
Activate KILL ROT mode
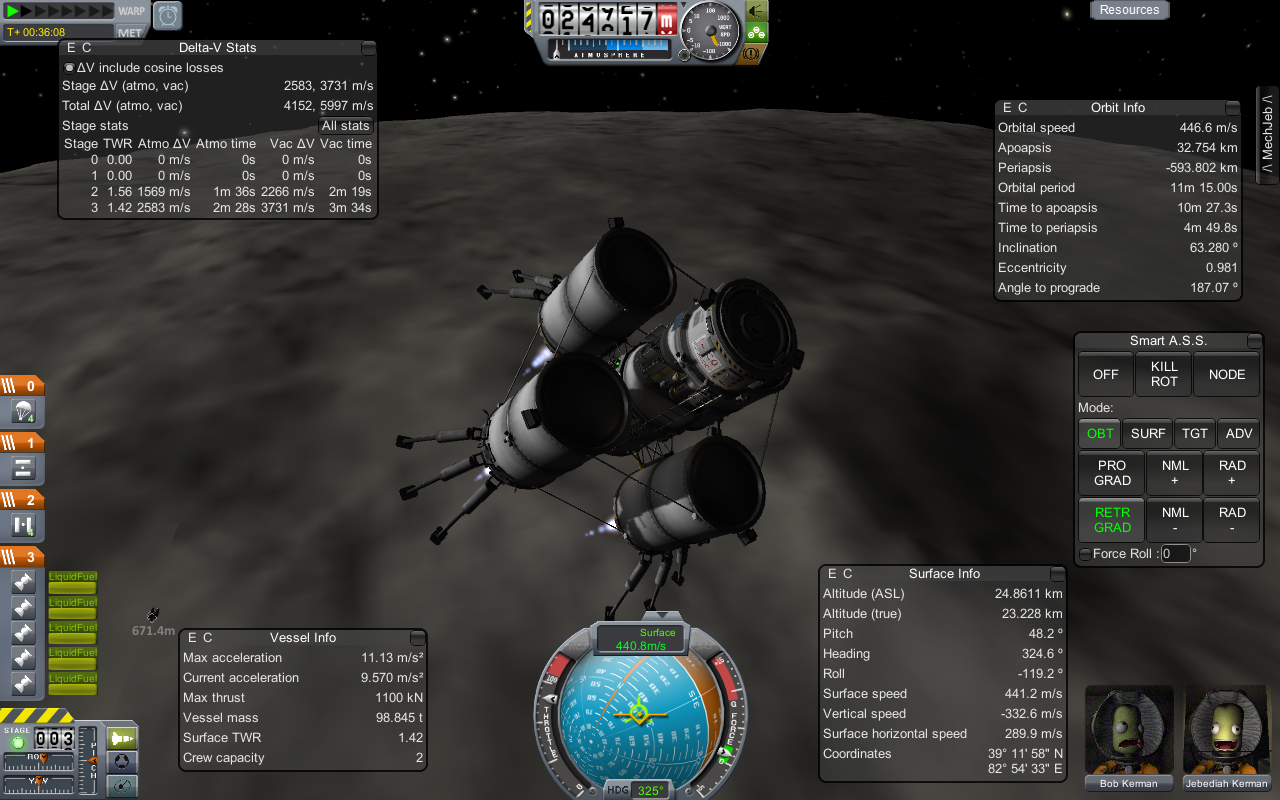coord(1164,374)
